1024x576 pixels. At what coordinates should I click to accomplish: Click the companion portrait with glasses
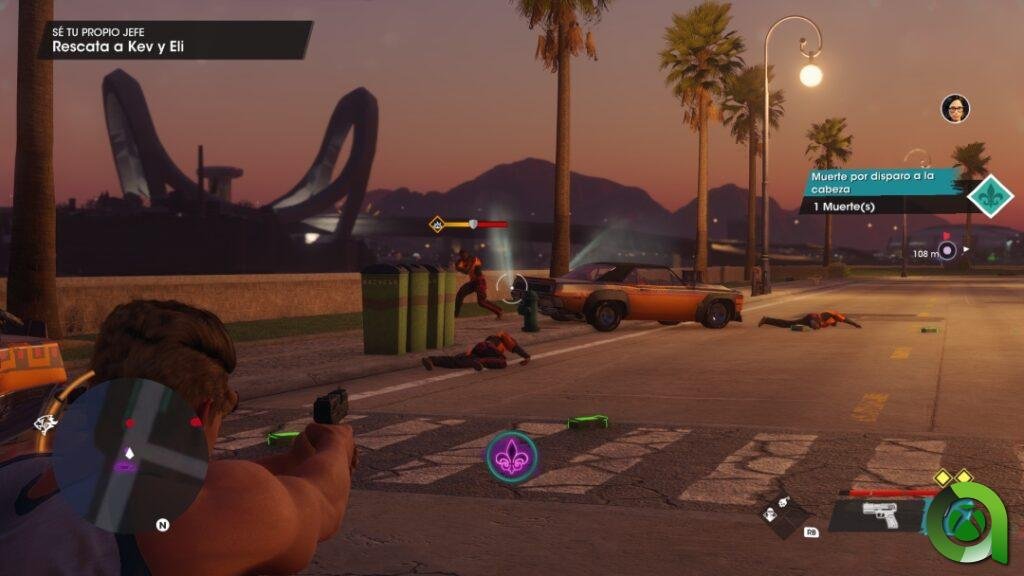click(955, 108)
